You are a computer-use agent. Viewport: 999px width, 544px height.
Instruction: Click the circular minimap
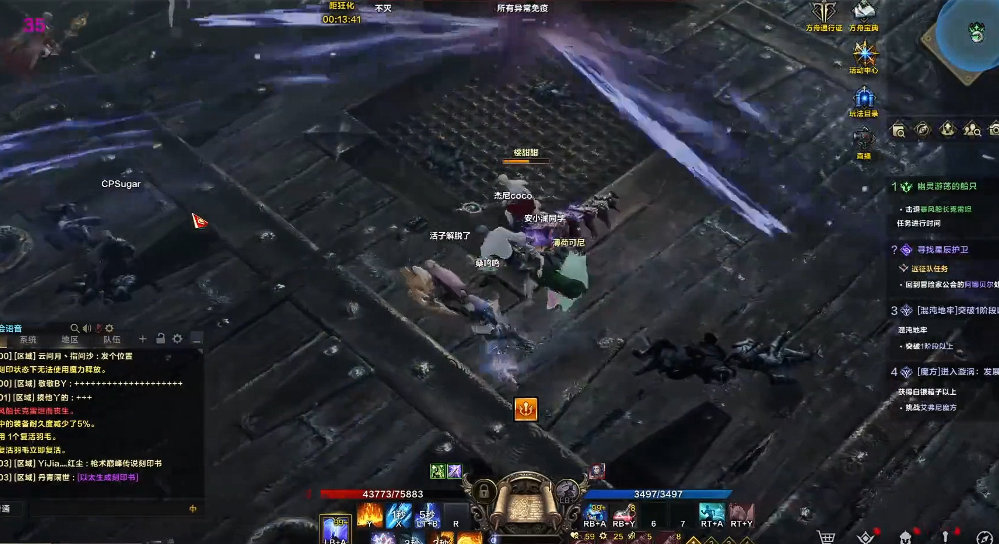tap(972, 33)
